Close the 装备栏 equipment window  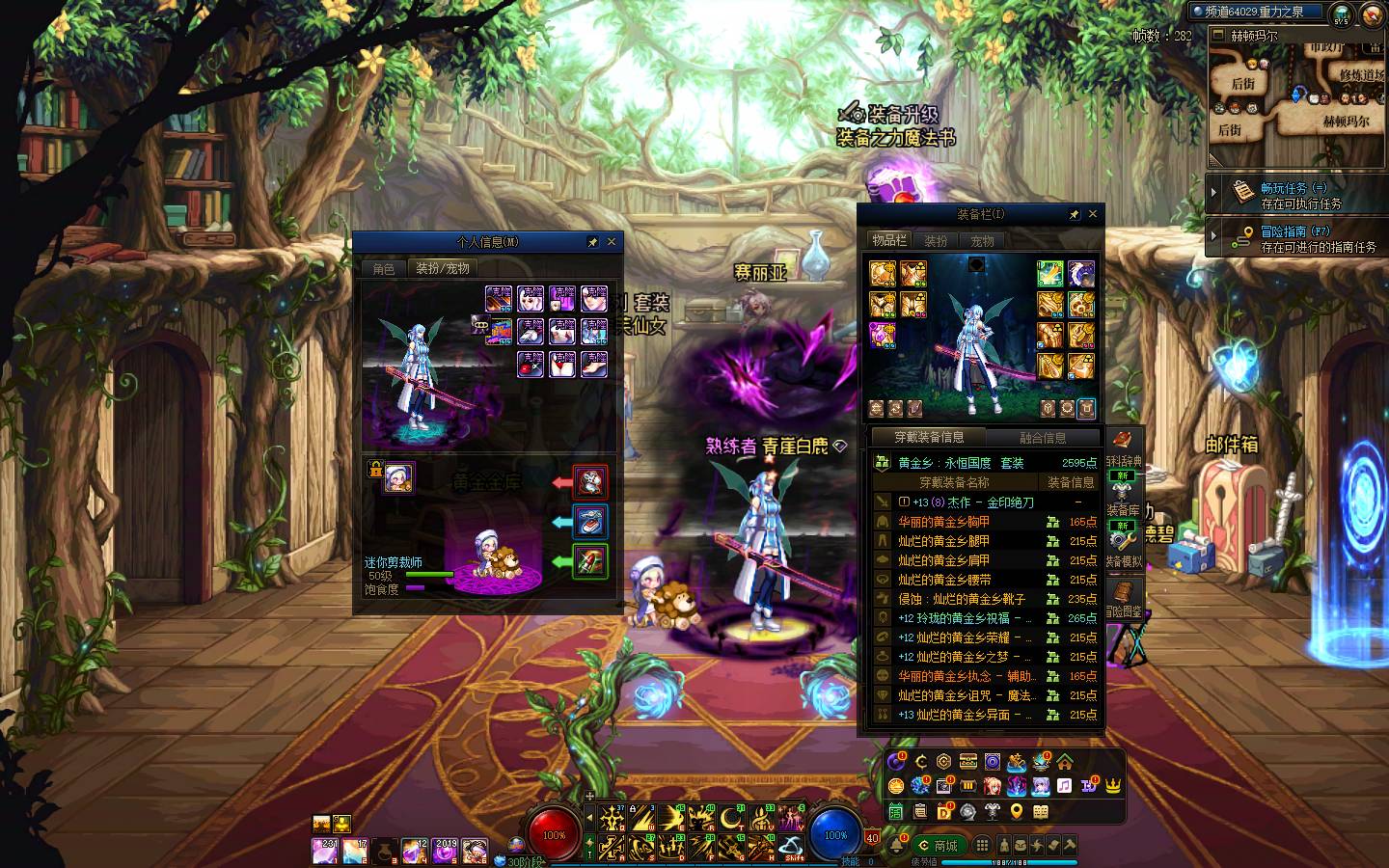click(x=1093, y=214)
